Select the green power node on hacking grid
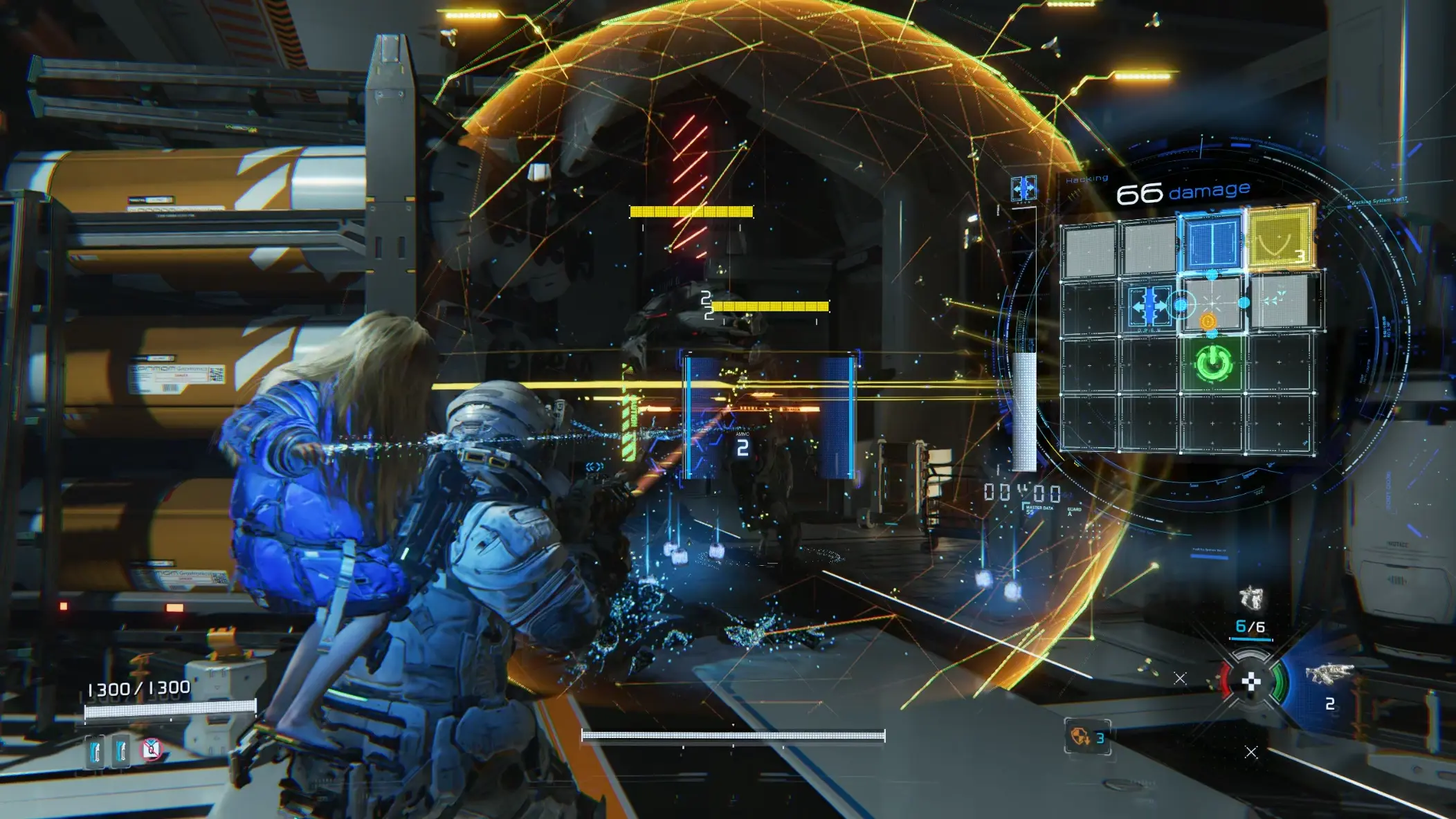The width and height of the screenshot is (1456, 819). coord(1213,364)
